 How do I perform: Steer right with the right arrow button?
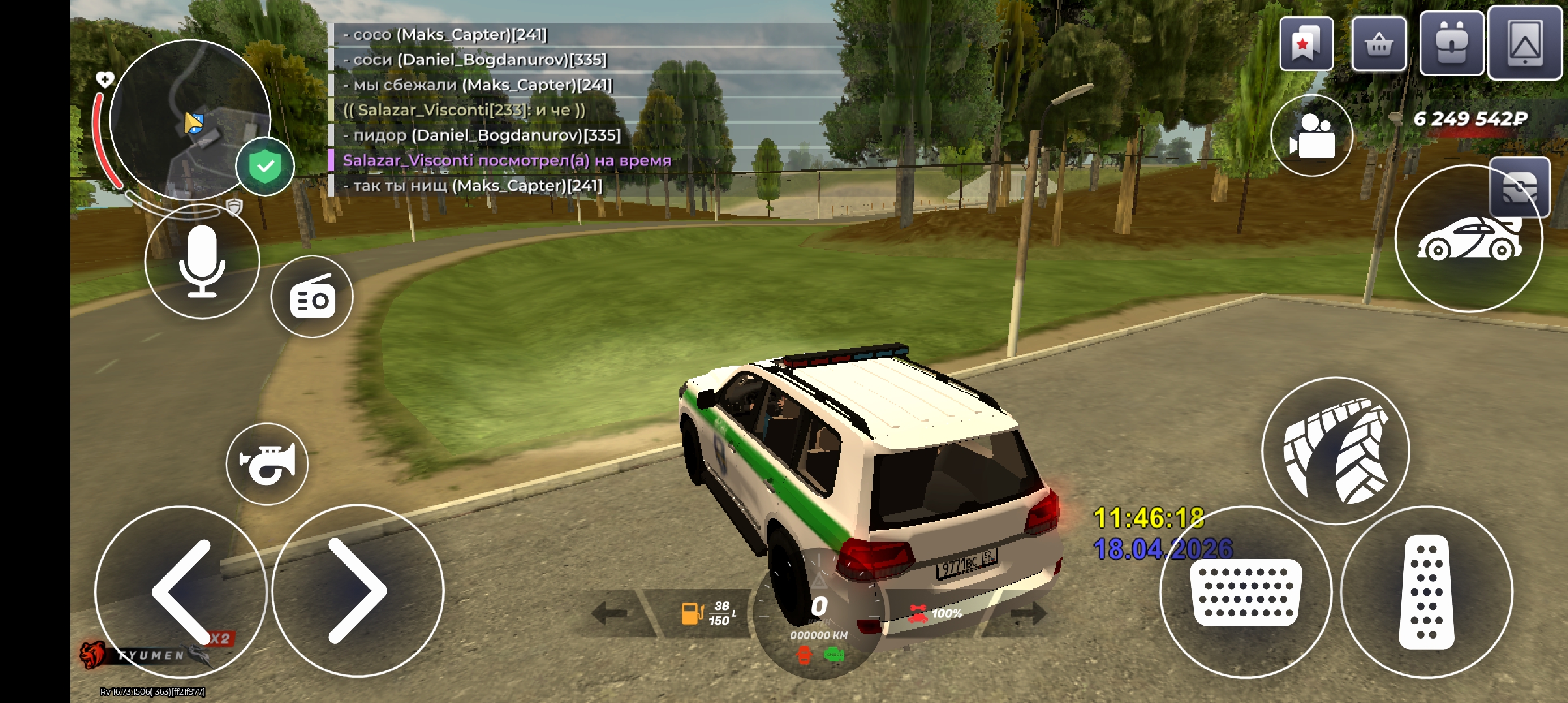[x=357, y=591]
